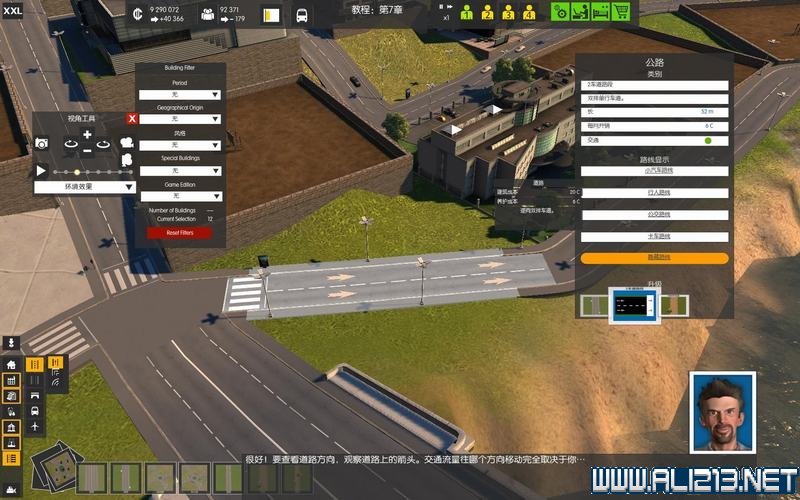
Task: Take a screenshot with the camera icon
Action: click(x=42, y=144)
